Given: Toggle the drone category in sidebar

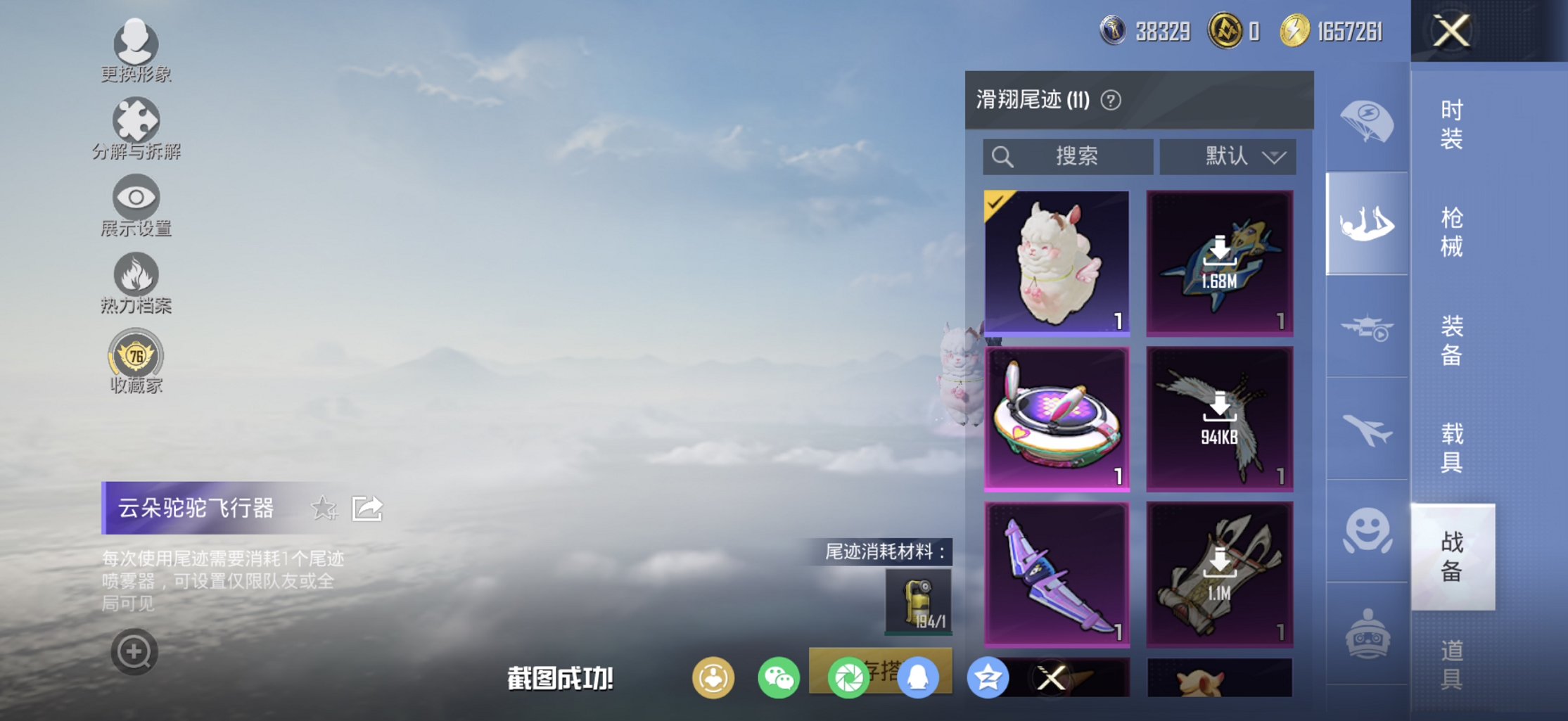Looking at the screenshot, I should point(1365,327).
